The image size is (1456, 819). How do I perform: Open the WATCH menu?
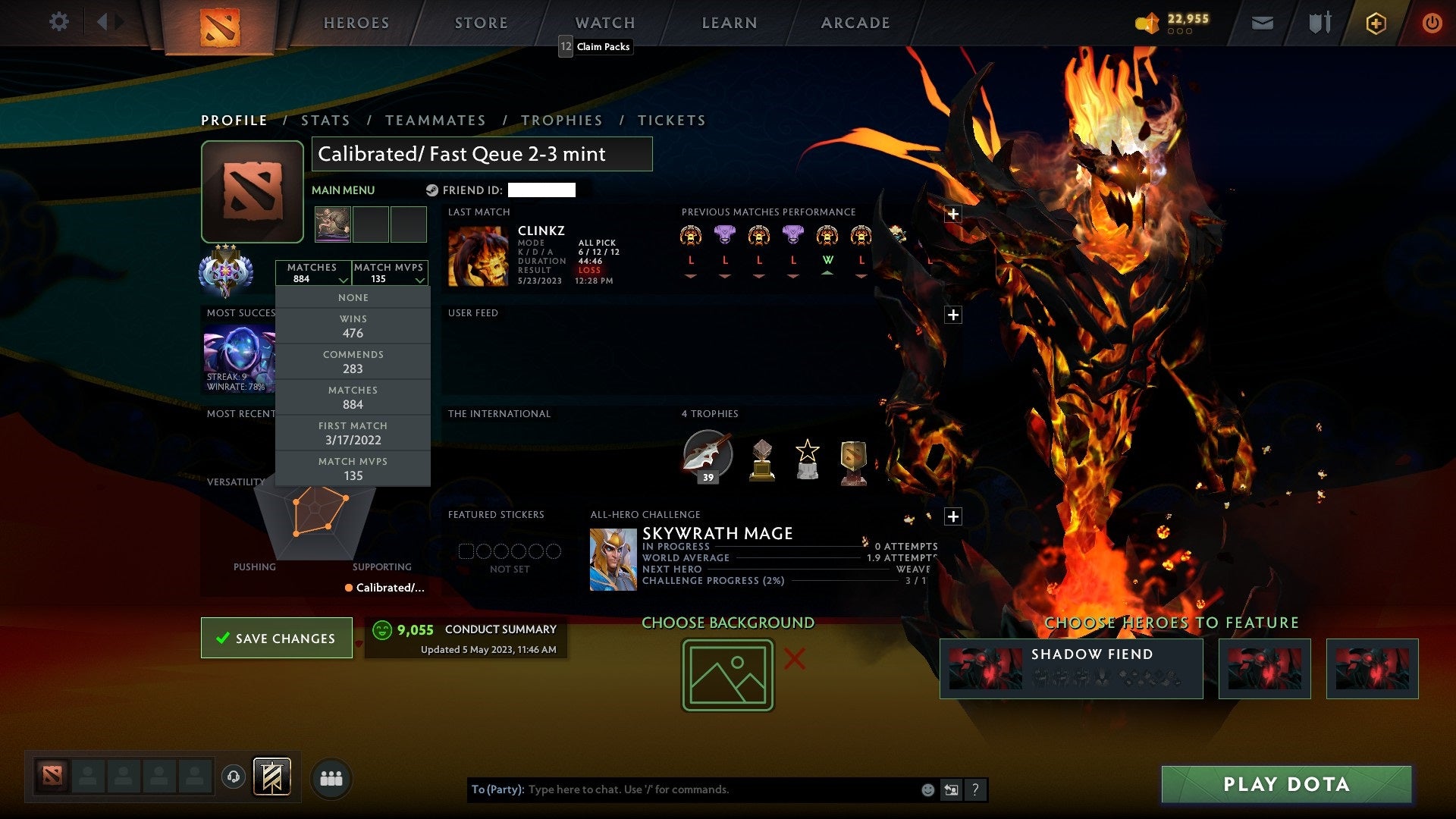[604, 23]
